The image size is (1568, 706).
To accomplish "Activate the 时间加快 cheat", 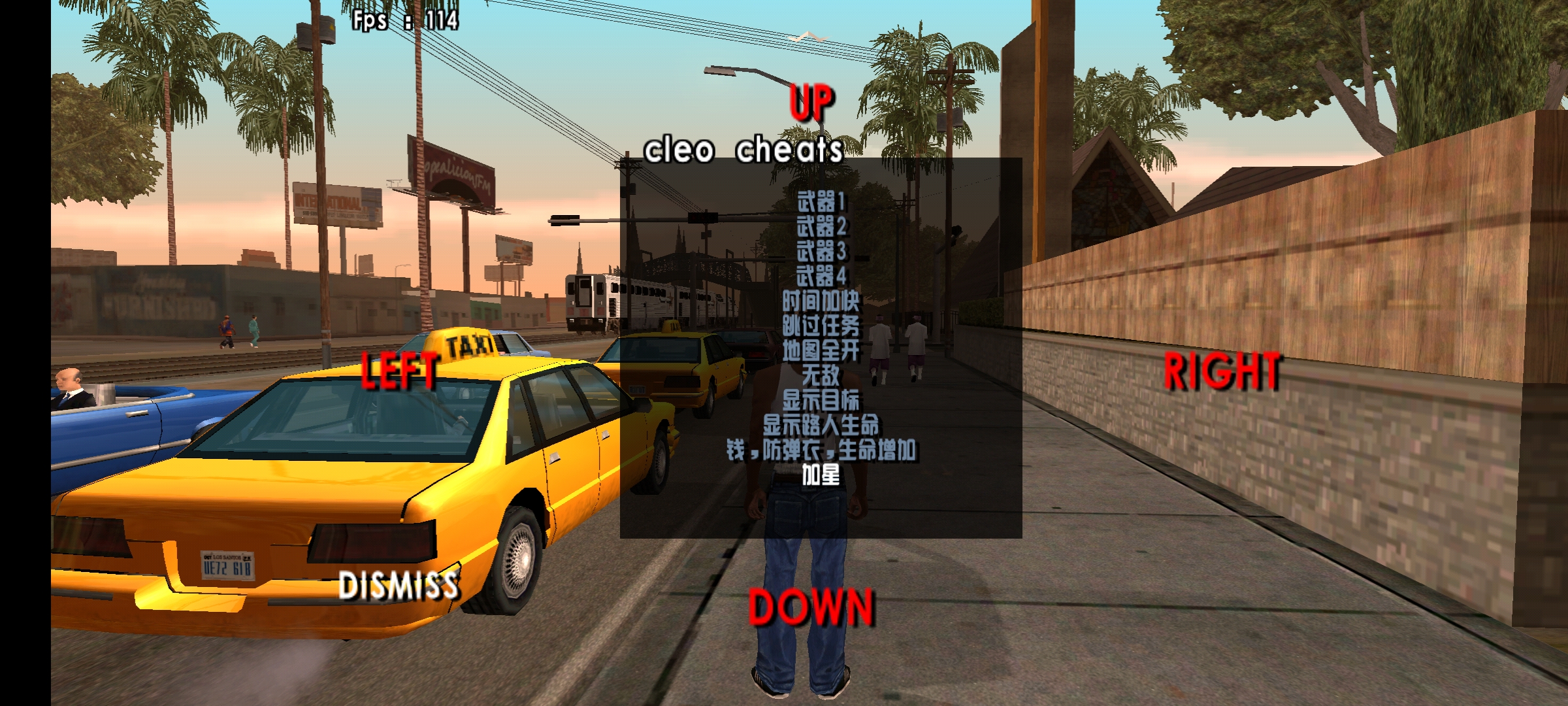I will [x=821, y=301].
